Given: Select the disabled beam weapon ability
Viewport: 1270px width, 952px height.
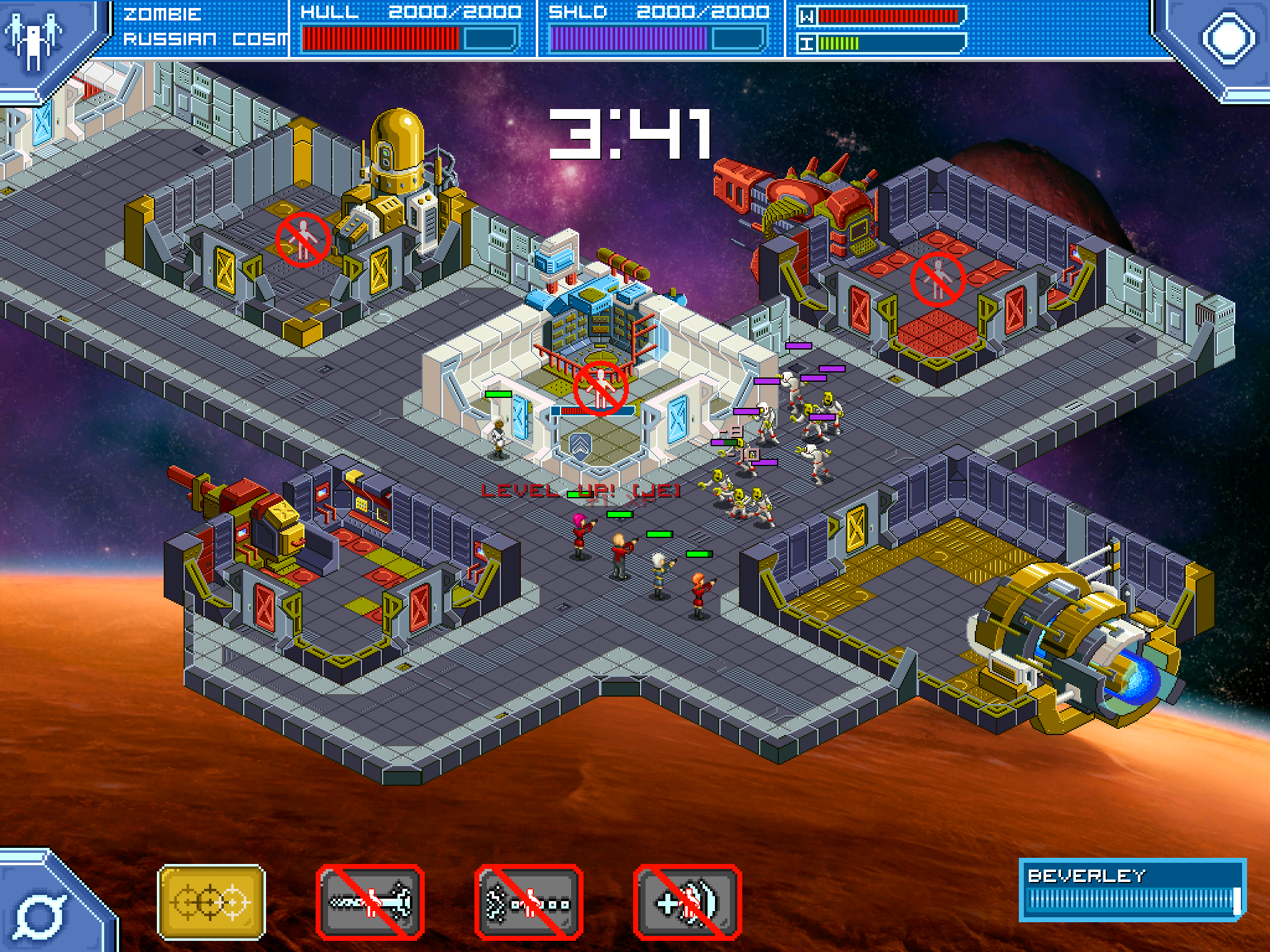Looking at the screenshot, I should pos(370,902).
